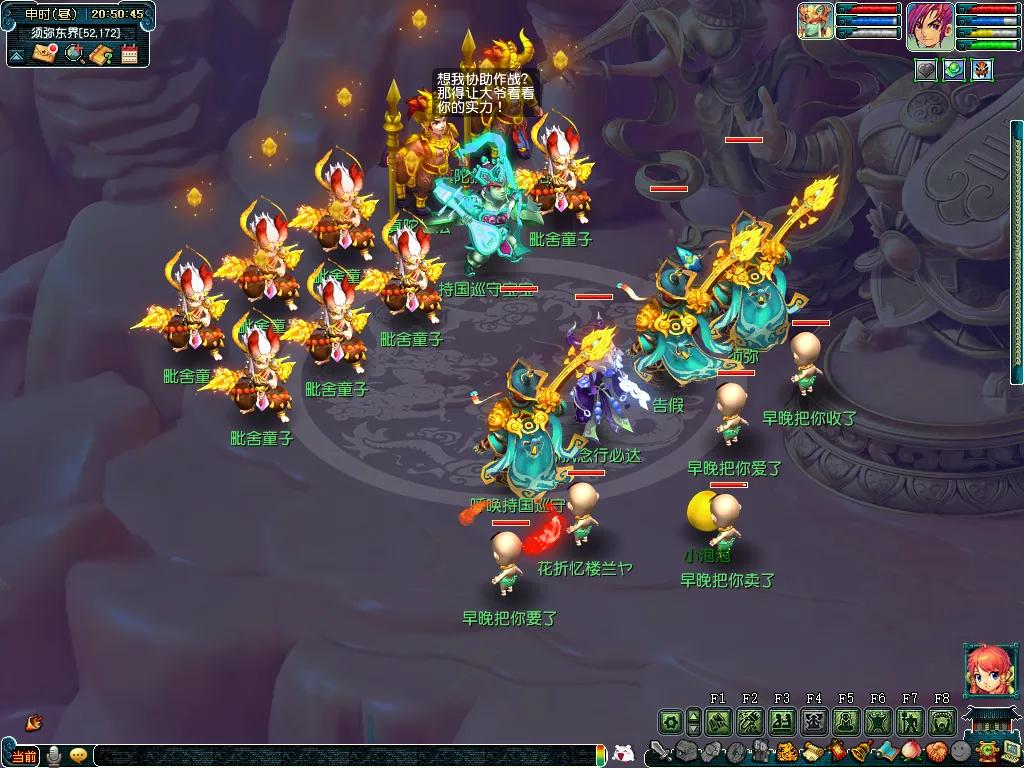Screen dimensions: 1024x768
Task: Click the red-haired girl portrait at bottom right
Action: tap(984, 670)
